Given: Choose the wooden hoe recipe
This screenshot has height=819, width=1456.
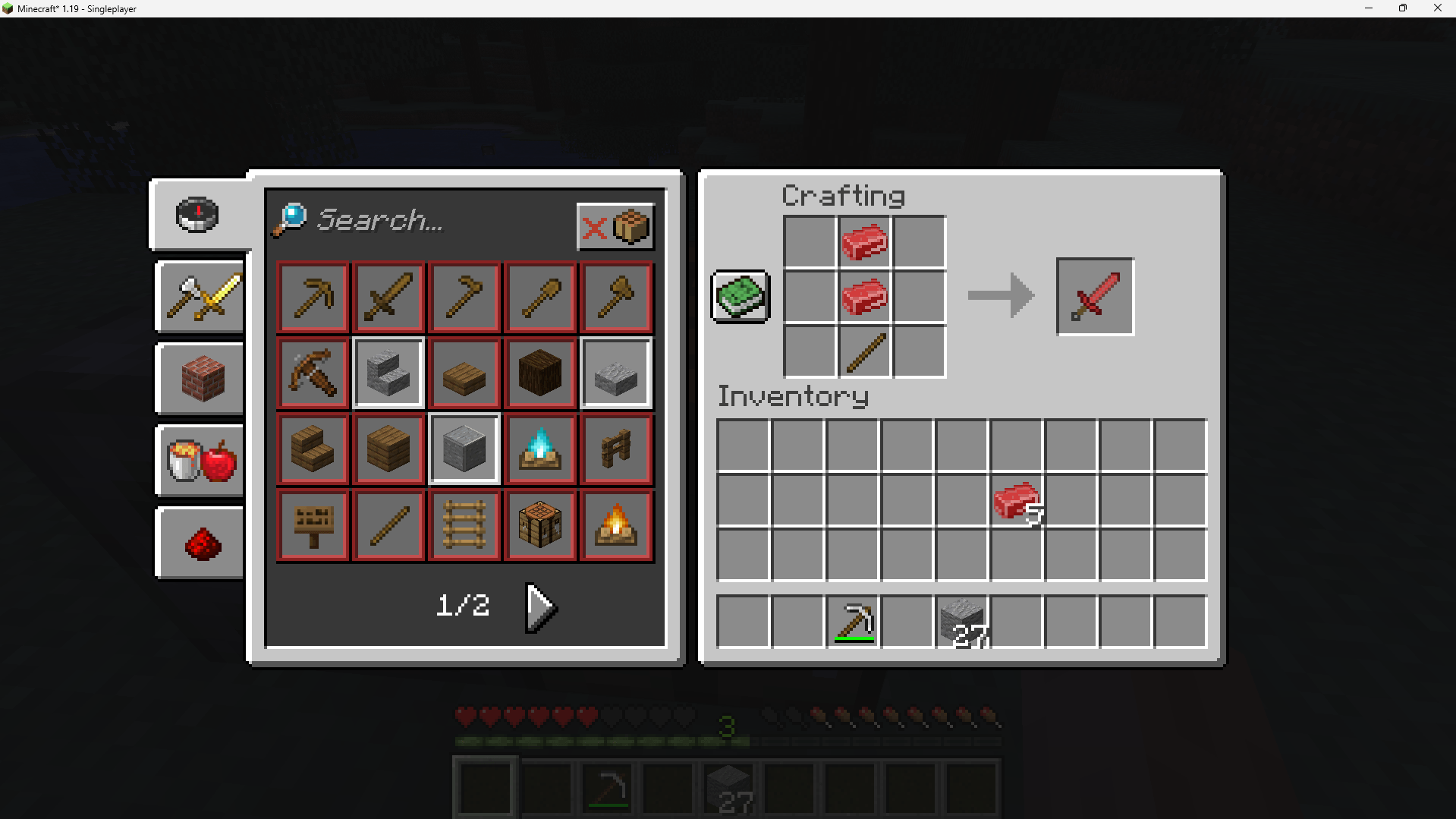Looking at the screenshot, I should click(x=464, y=297).
